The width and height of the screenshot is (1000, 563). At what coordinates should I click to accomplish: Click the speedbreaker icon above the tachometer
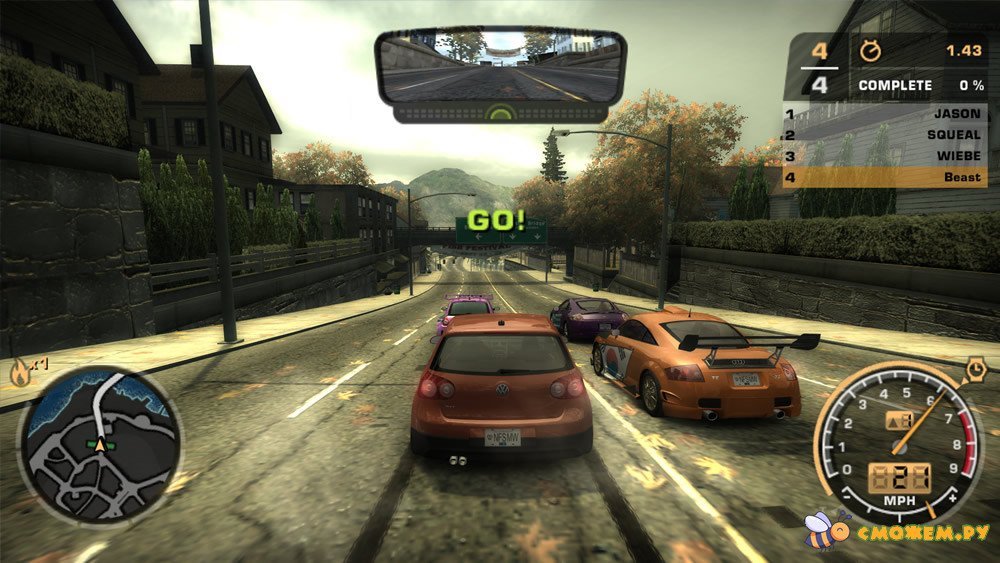[x=976, y=372]
